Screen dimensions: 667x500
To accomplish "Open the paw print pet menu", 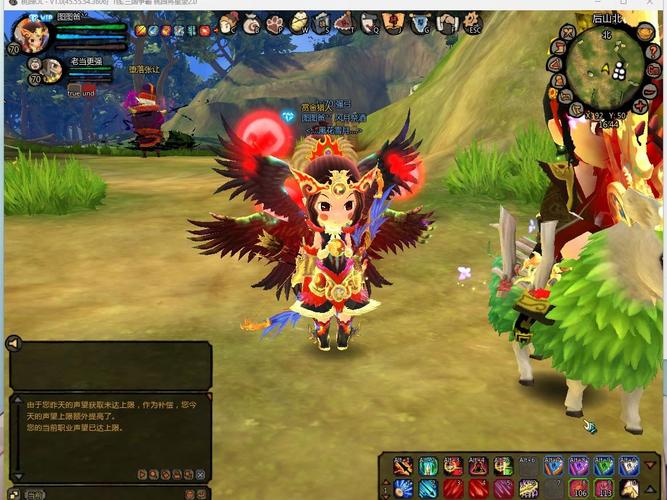I will click(x=274, y=23).
